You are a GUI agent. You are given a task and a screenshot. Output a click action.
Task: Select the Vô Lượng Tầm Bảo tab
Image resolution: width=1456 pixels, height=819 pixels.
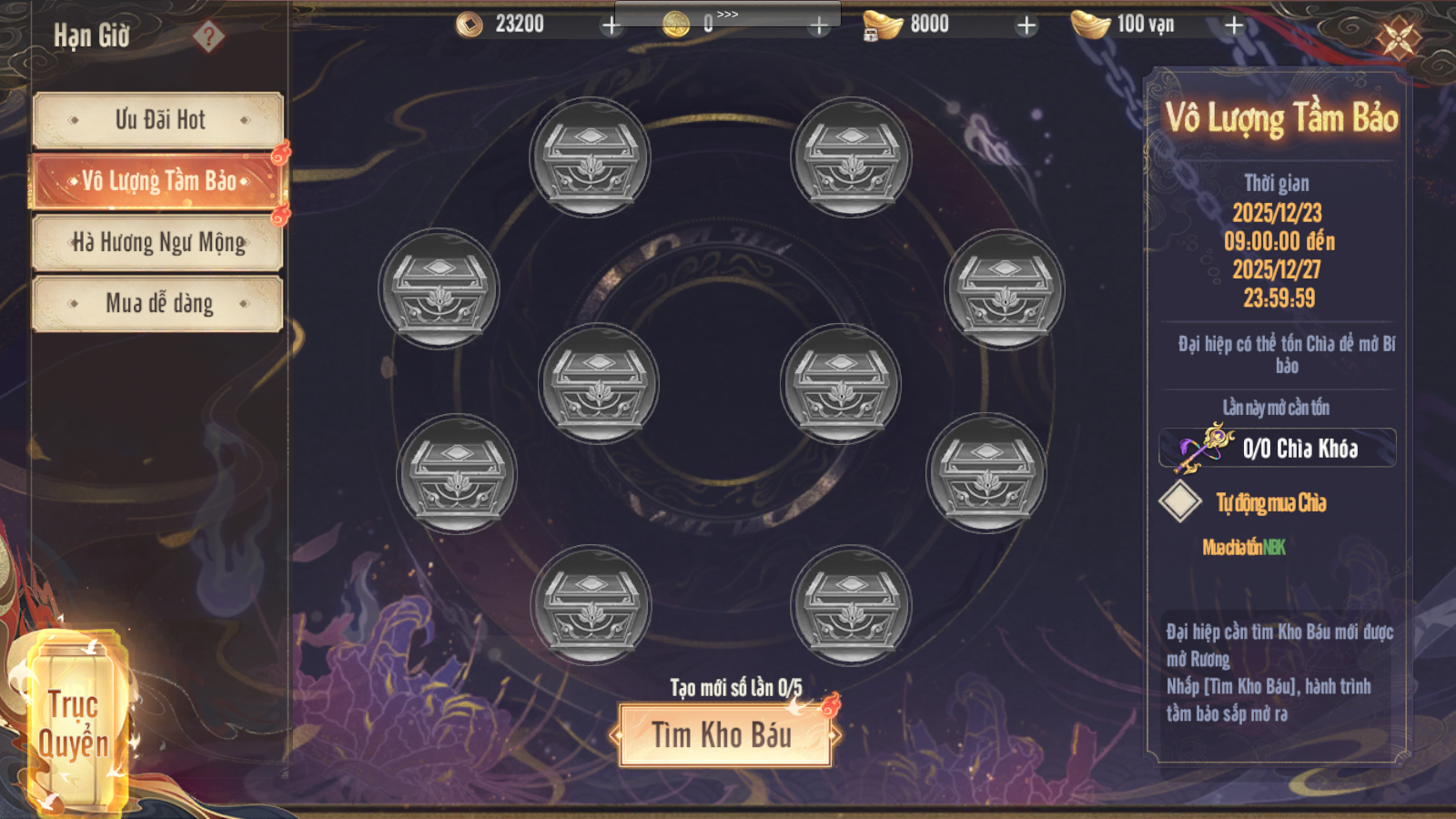coord(158,181)
